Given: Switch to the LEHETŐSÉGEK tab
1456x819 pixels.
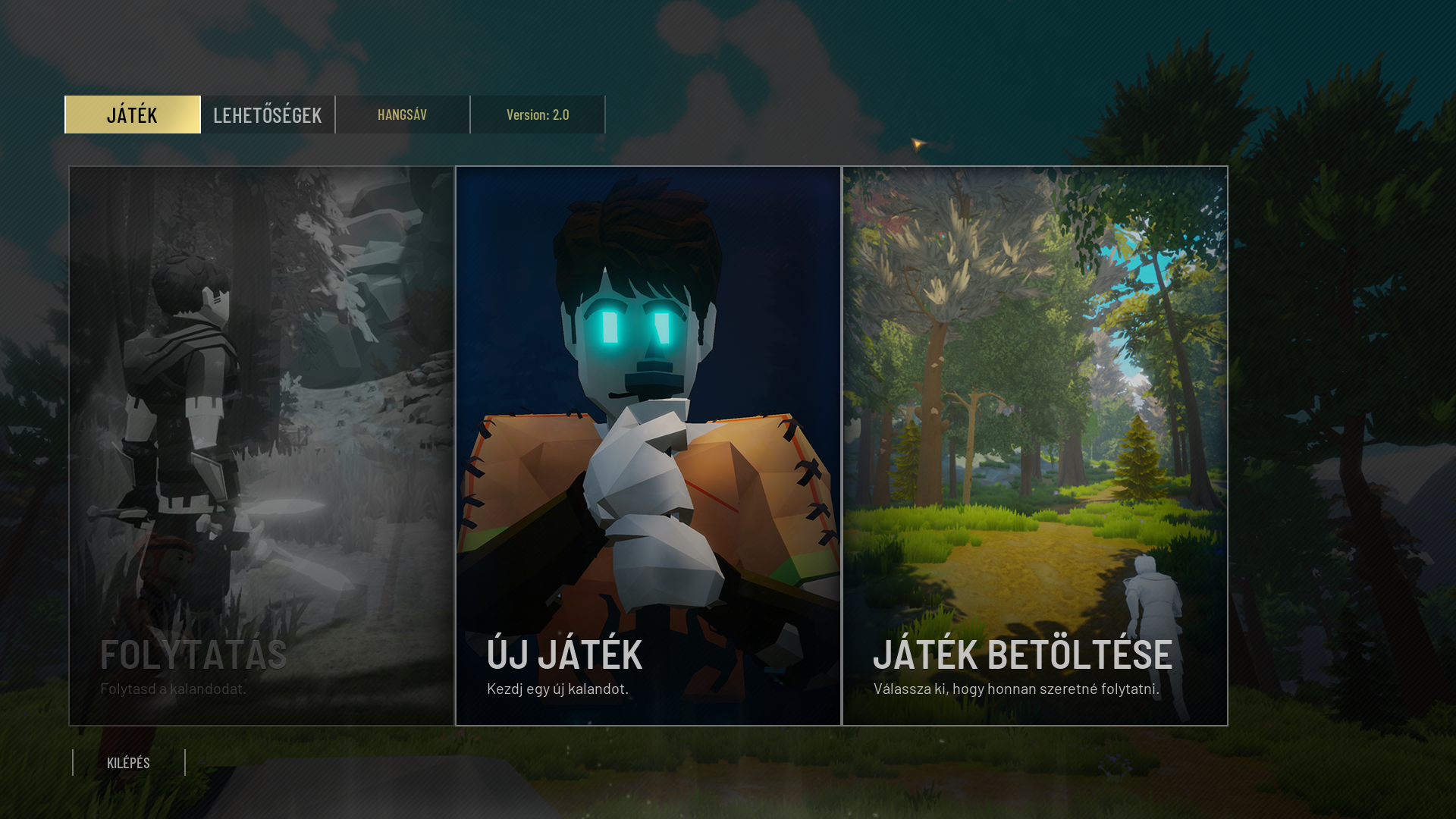Looking at the screenshot, I should click(x=268, y=115).
